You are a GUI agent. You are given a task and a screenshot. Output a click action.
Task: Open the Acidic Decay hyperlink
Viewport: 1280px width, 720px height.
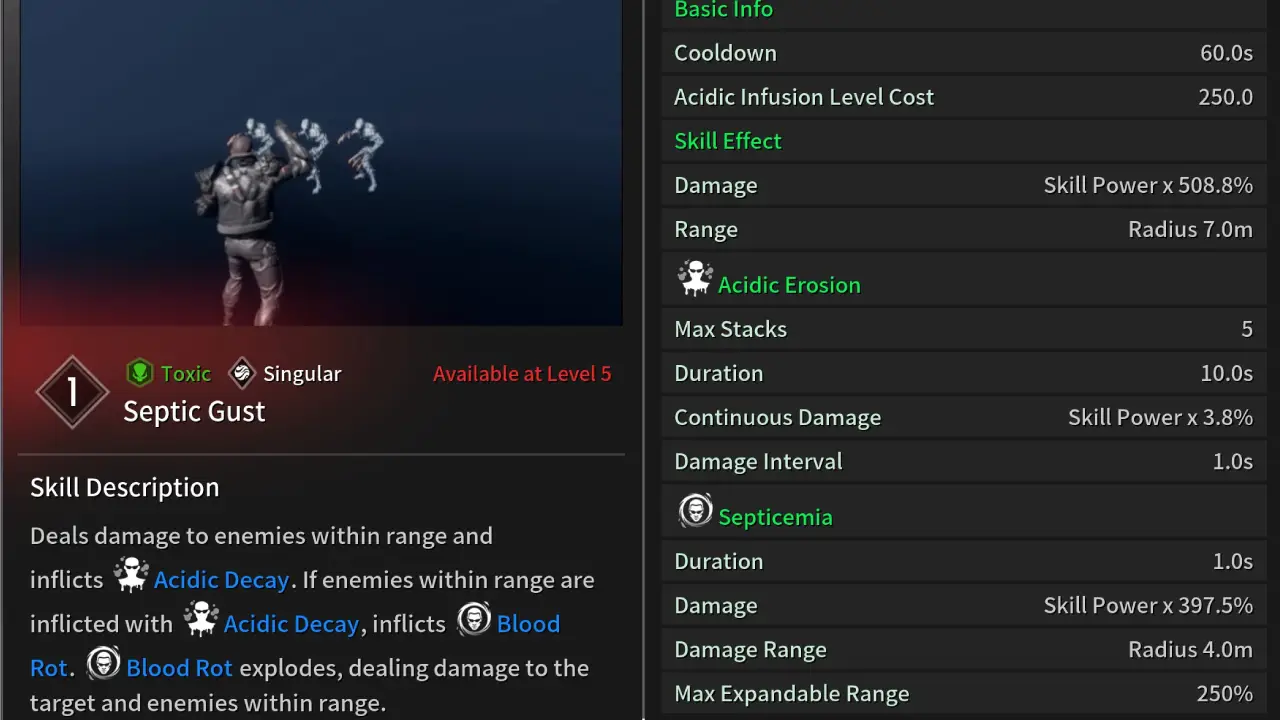(x=222, y=579)
